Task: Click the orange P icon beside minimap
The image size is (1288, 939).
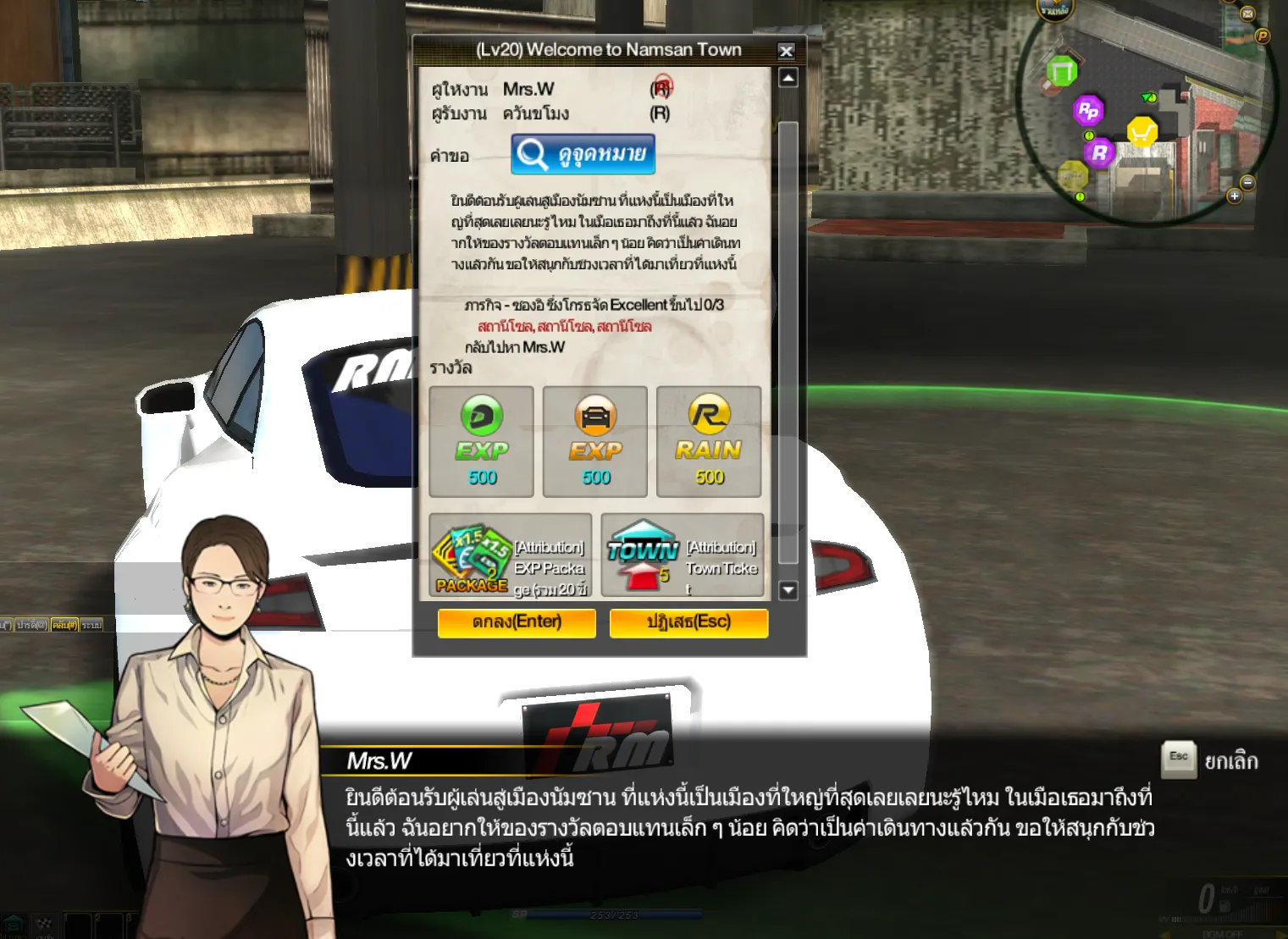Action: click(1263, 36)
